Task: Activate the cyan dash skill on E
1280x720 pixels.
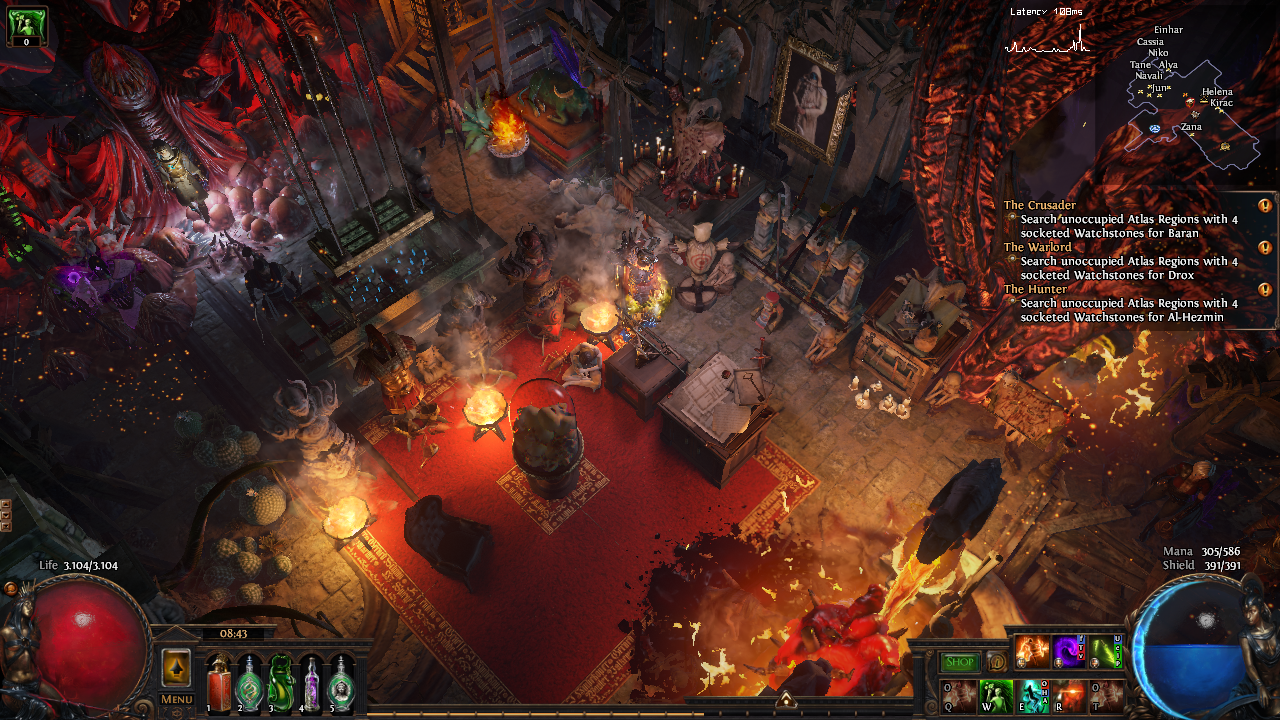Action: tap(1031, 696)
